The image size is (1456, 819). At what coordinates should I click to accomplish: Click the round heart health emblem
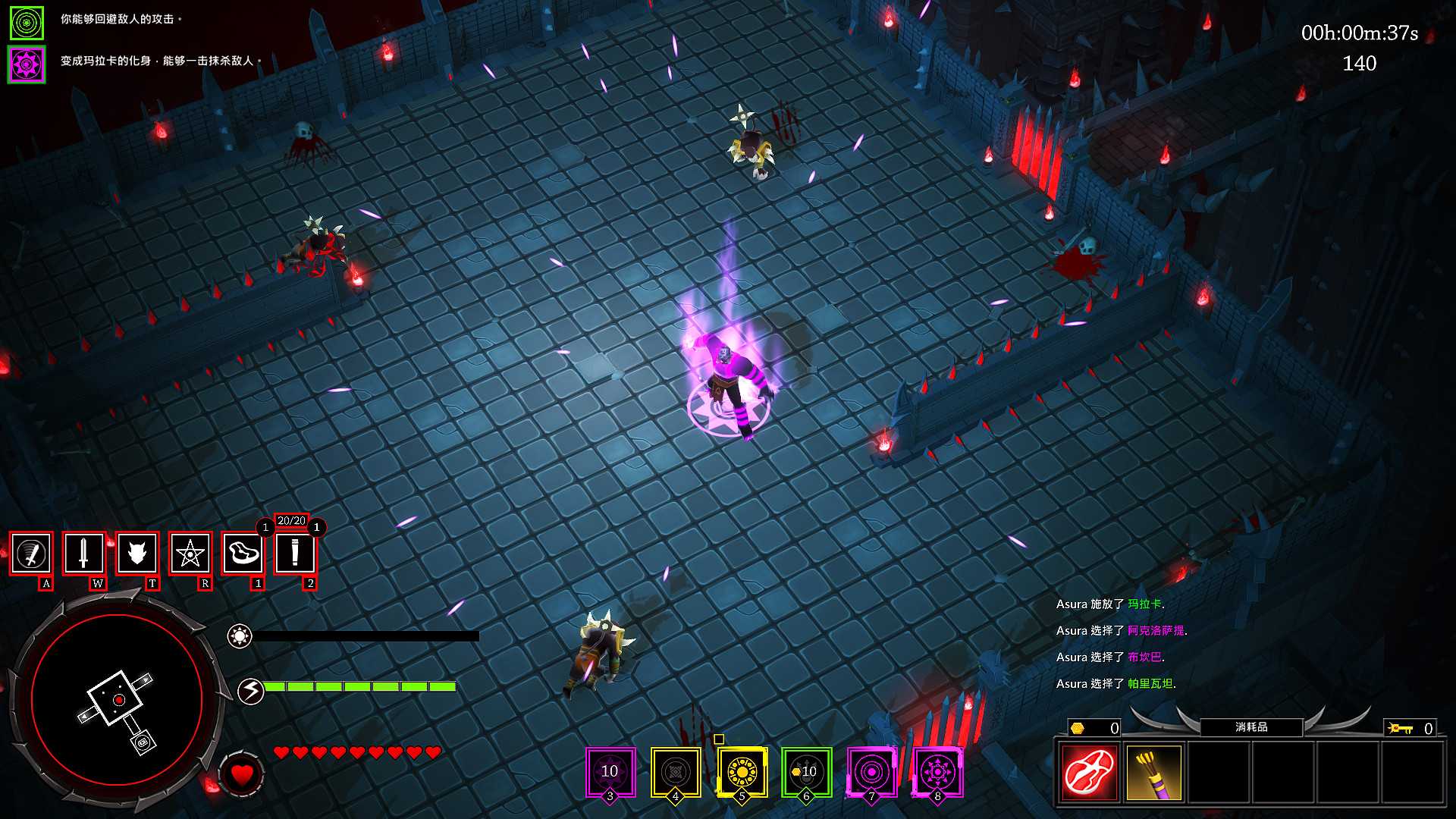pos(242,775)
